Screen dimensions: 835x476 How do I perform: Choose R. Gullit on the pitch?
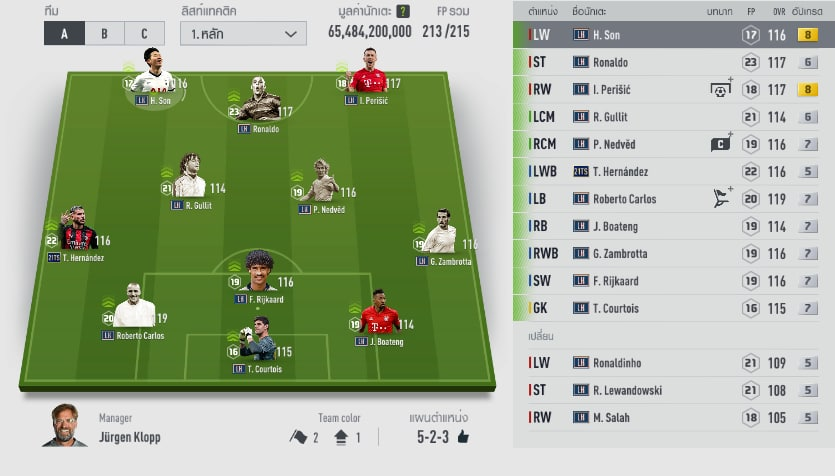point(189,180)
